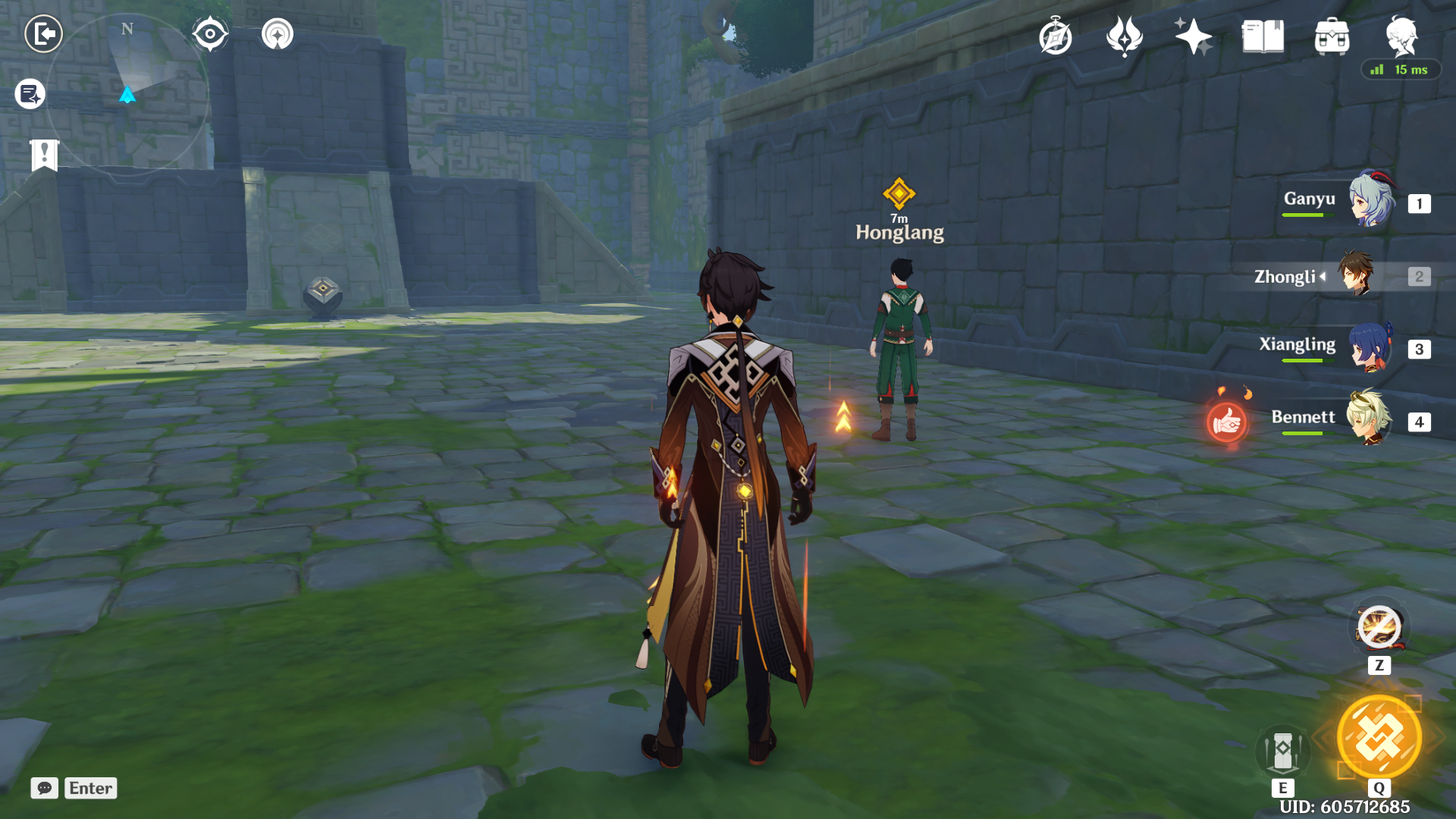1456x819 pixels.
Task: Open the backpack inventory
Action: point(1332,36)
